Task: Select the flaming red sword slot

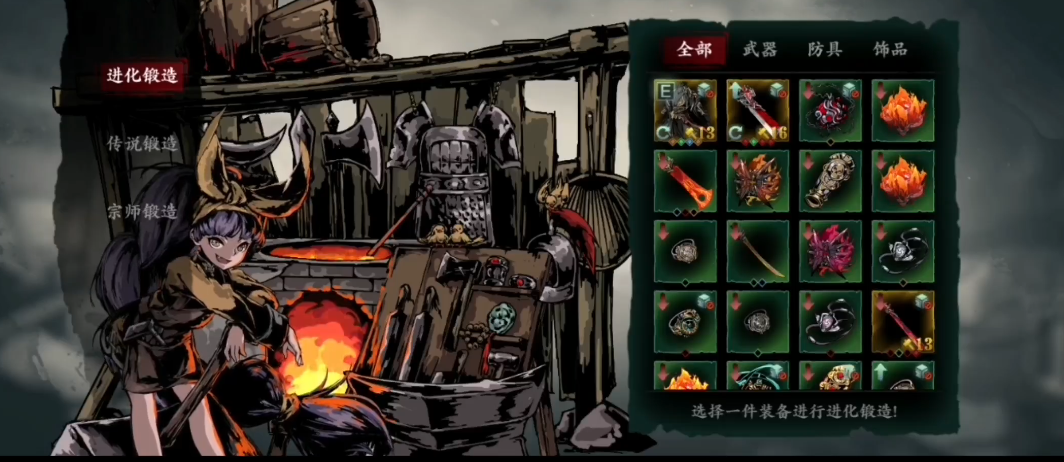Action: click(x=685, y=181)
